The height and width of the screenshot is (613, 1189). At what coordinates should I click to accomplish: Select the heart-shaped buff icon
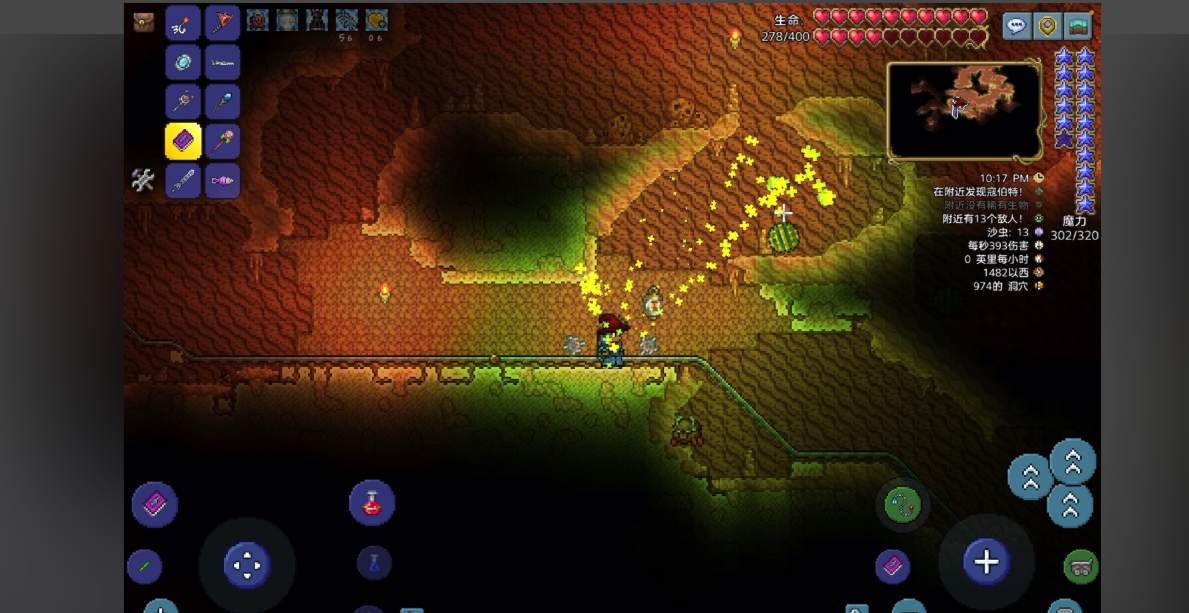376,19
